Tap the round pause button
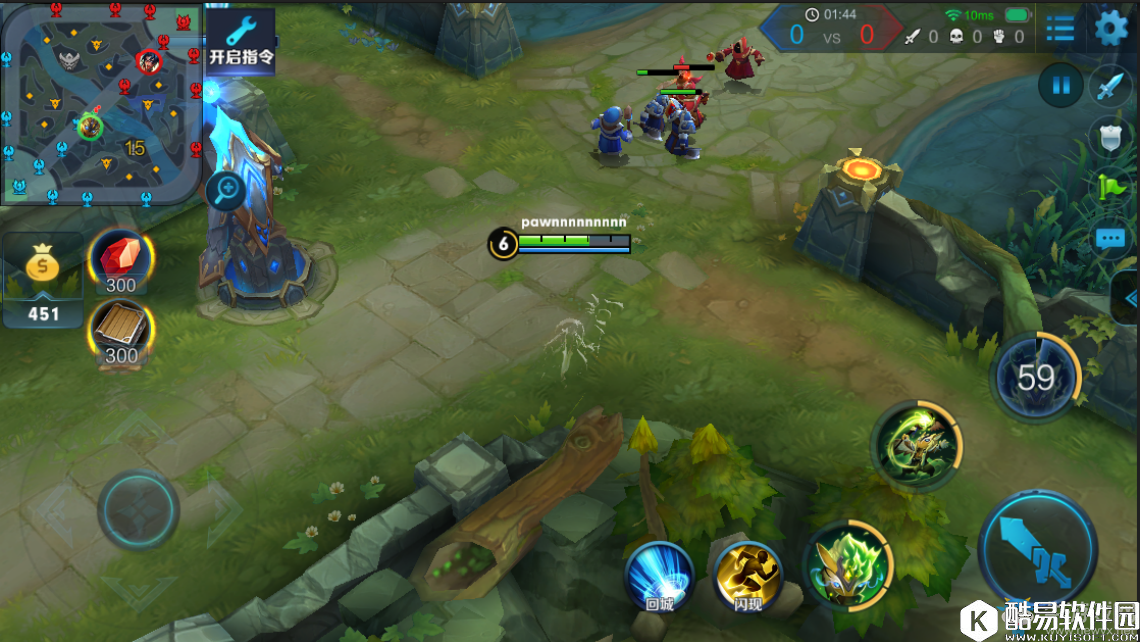The height and width of the screenshot is (642, 1140). click(1061, 86)
